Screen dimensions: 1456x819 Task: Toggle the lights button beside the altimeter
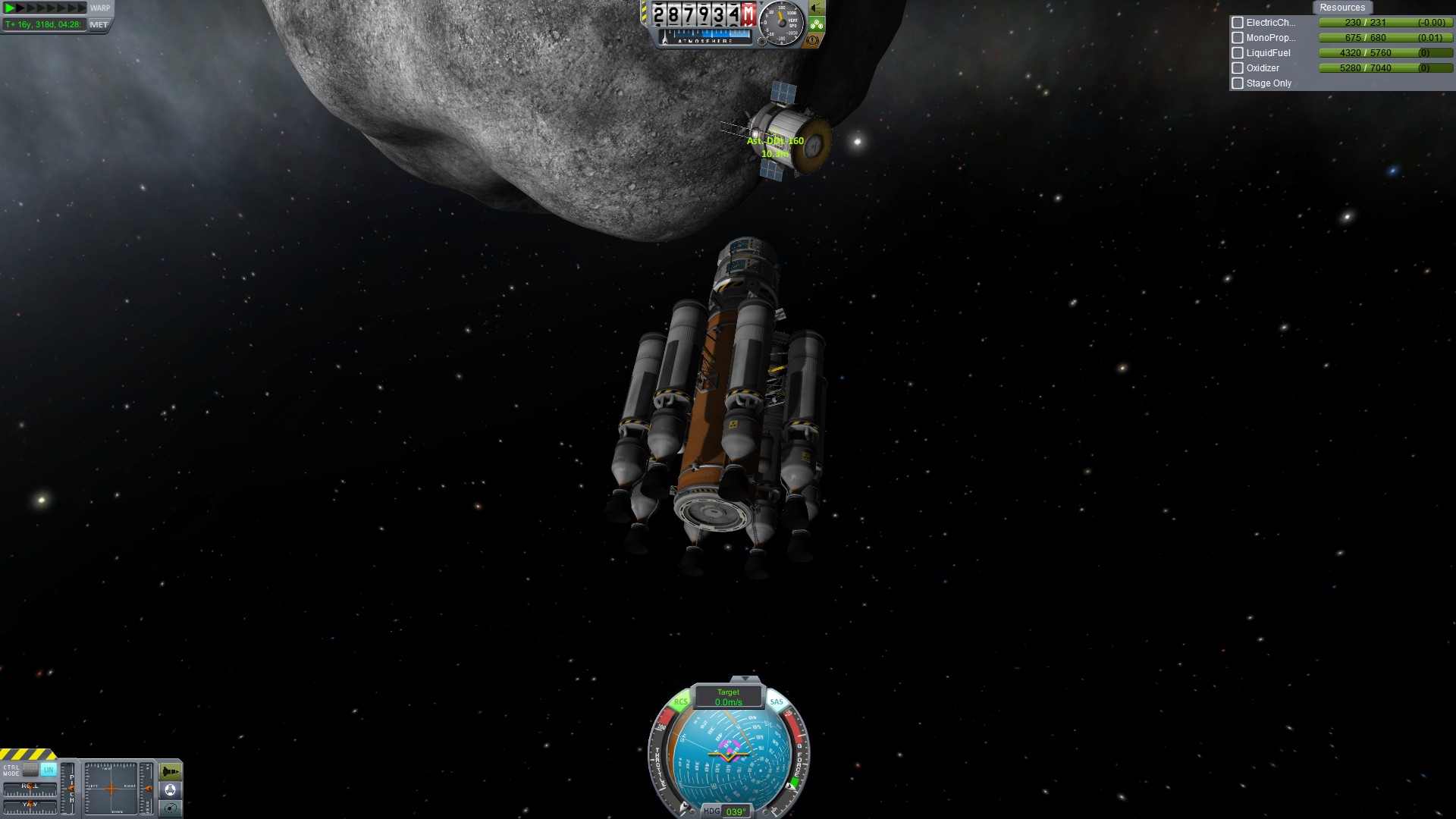click(x=816, y=8)
